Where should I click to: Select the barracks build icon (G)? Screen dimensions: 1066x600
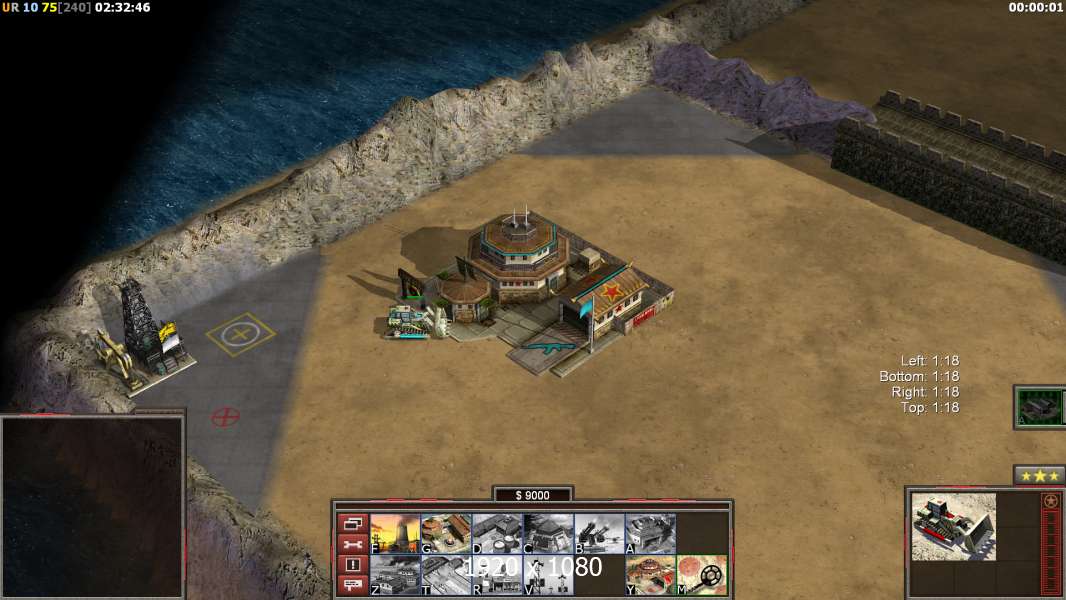point(446,534)
